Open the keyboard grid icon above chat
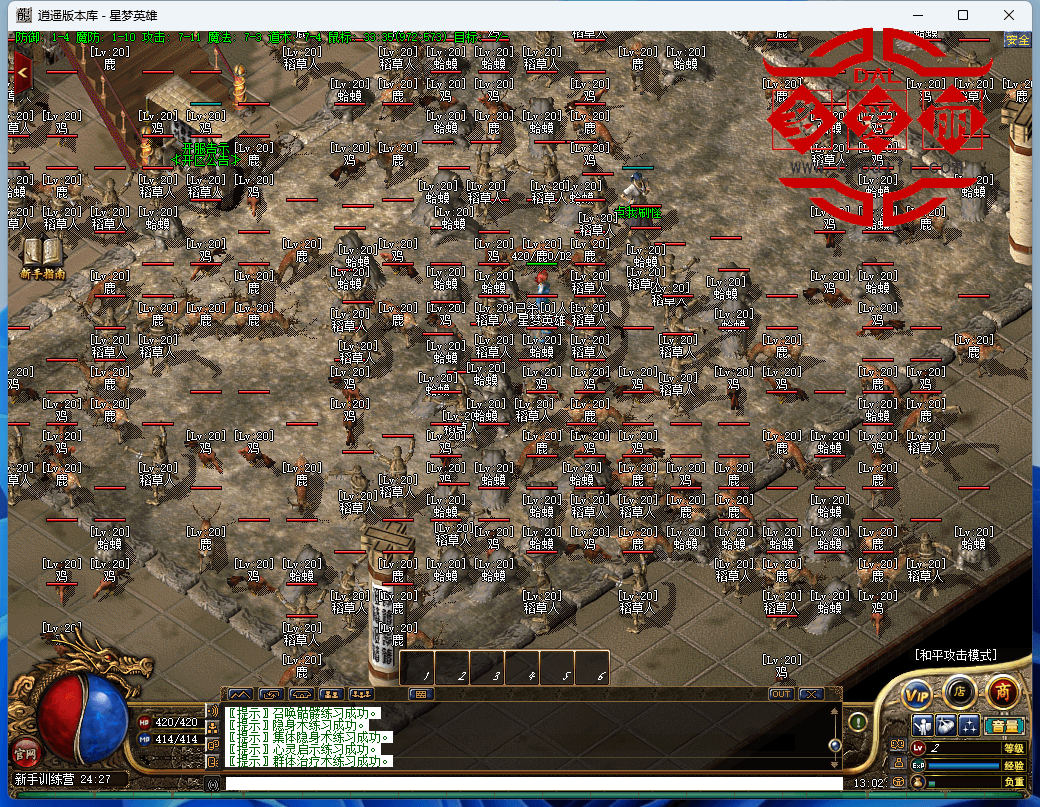This screenshot has height=807, width=1040. [421, 693]
